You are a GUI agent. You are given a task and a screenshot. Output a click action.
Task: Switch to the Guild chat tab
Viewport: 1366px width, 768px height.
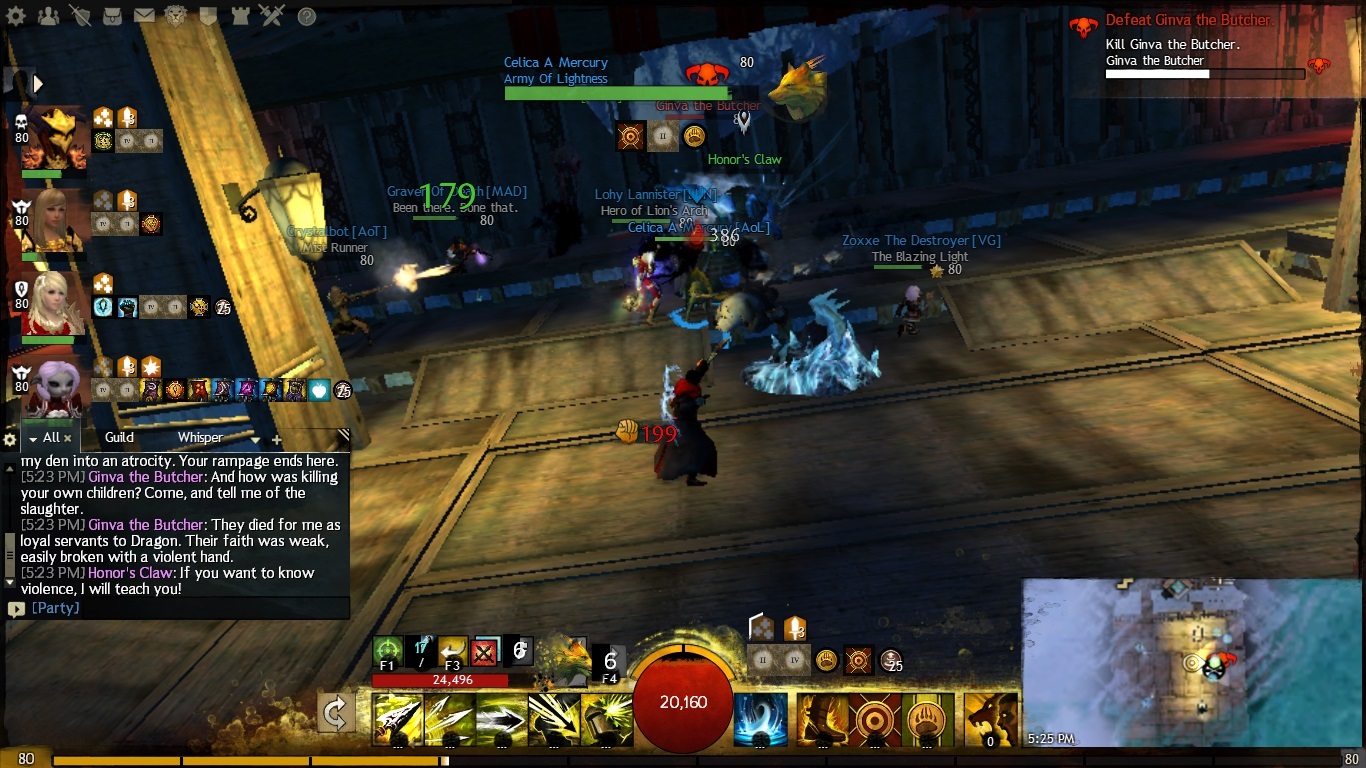point(119,437)
